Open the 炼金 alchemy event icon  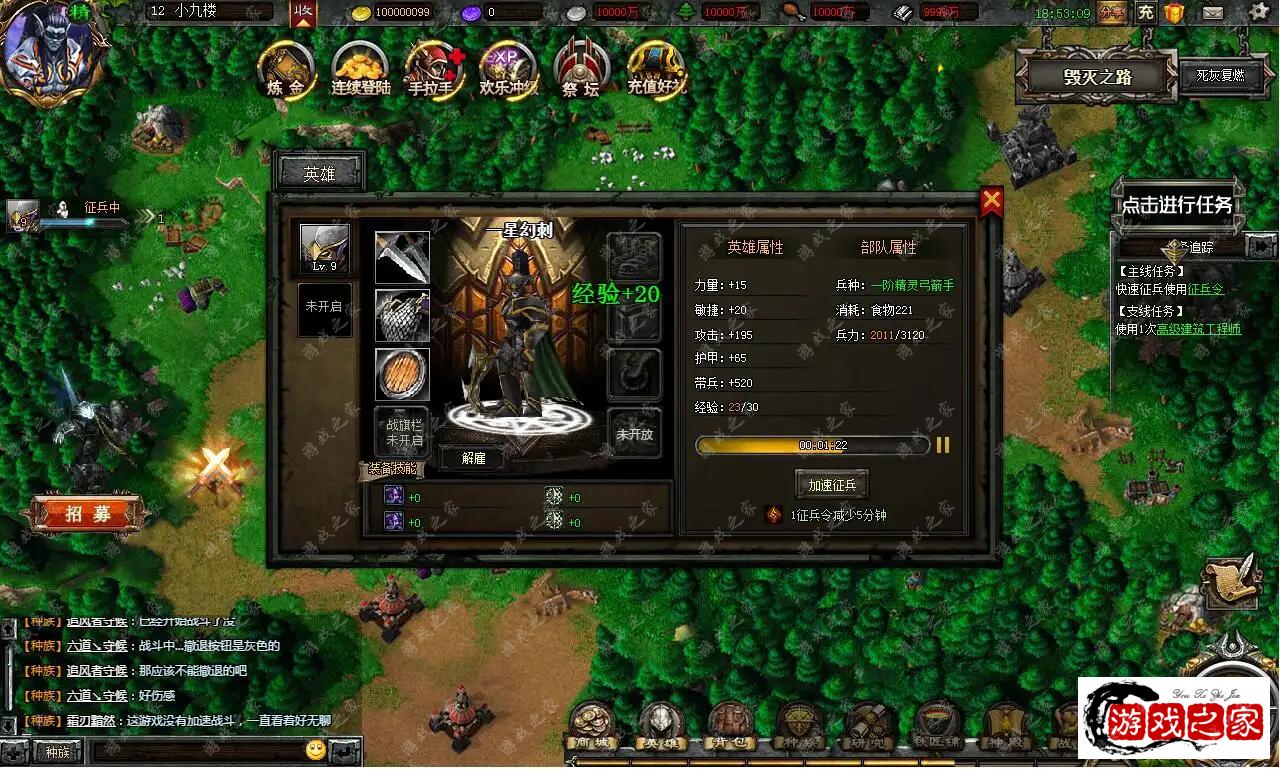pos(286,68)
